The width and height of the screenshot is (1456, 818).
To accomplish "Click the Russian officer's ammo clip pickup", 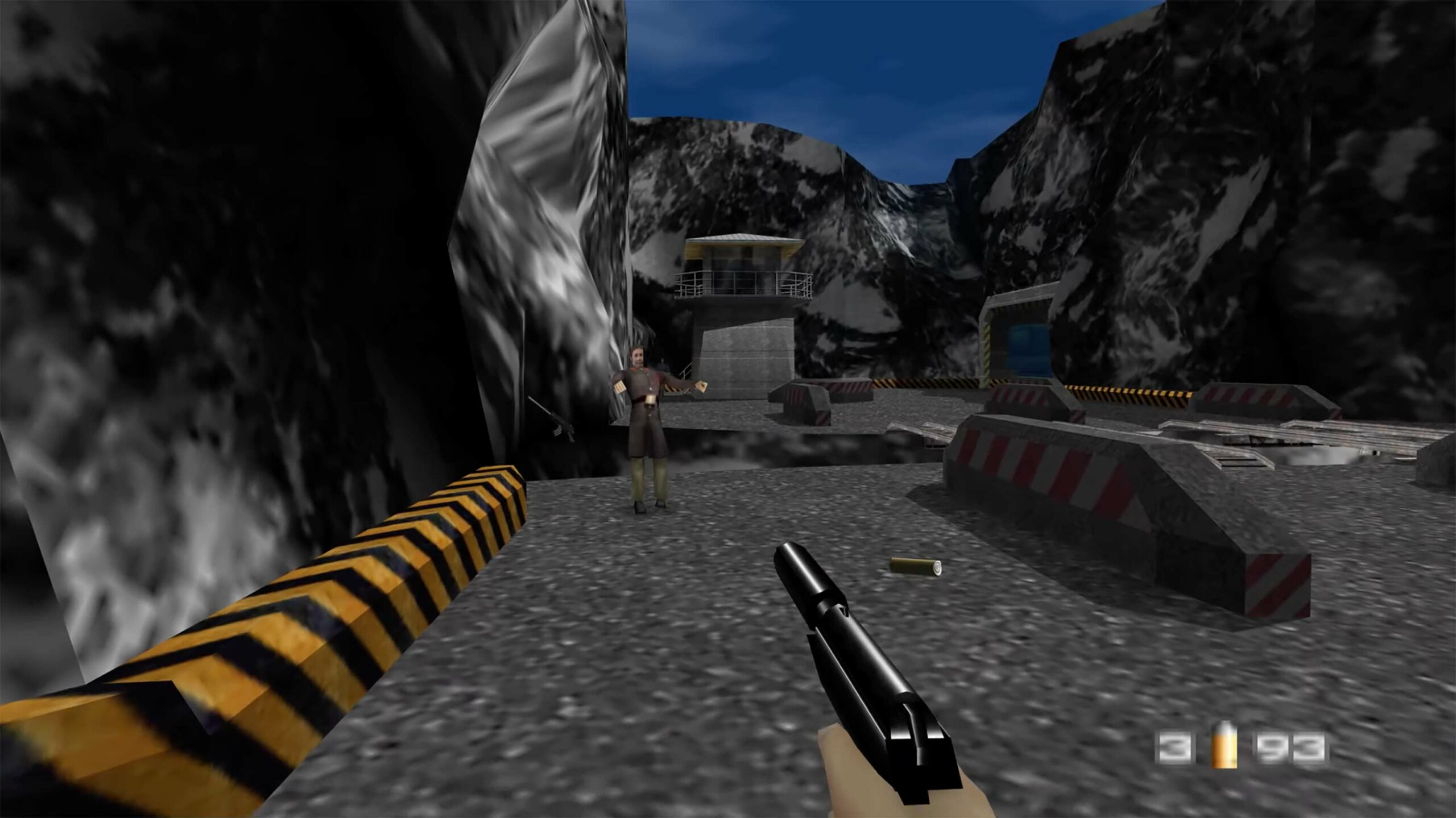I will coord(620,388).
